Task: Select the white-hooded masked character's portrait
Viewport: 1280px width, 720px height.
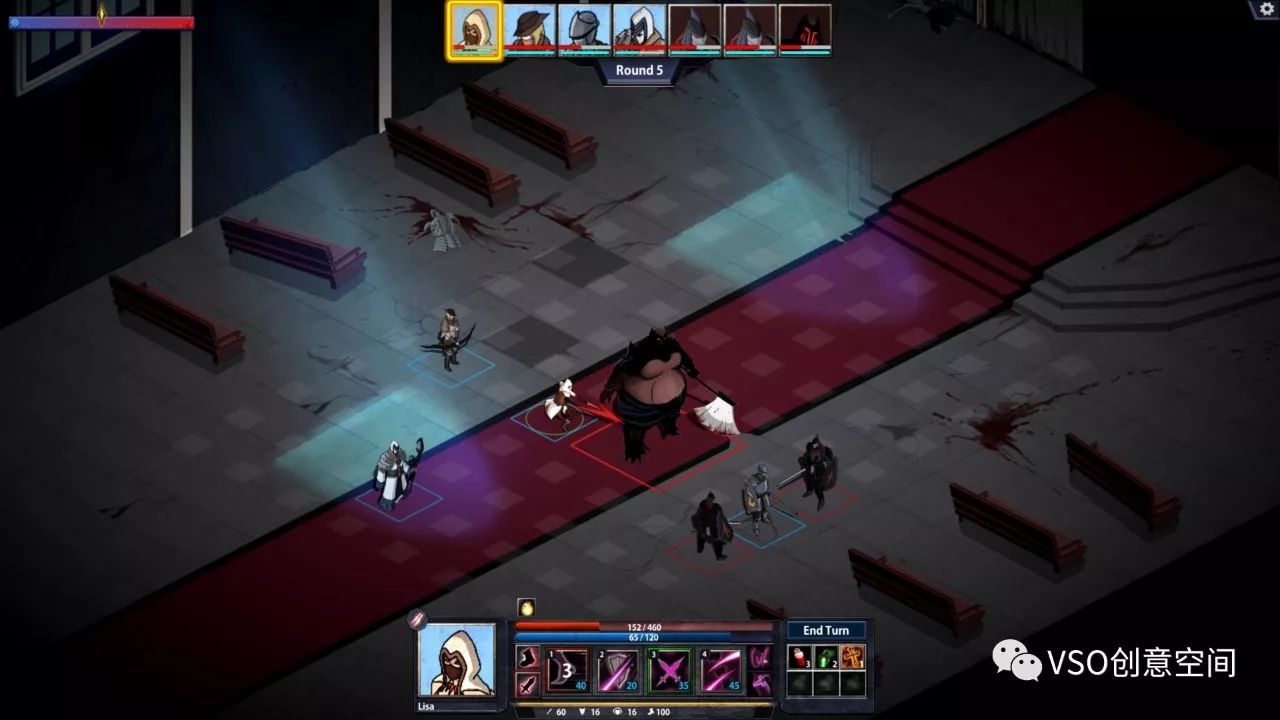Action: pos(639,30)
